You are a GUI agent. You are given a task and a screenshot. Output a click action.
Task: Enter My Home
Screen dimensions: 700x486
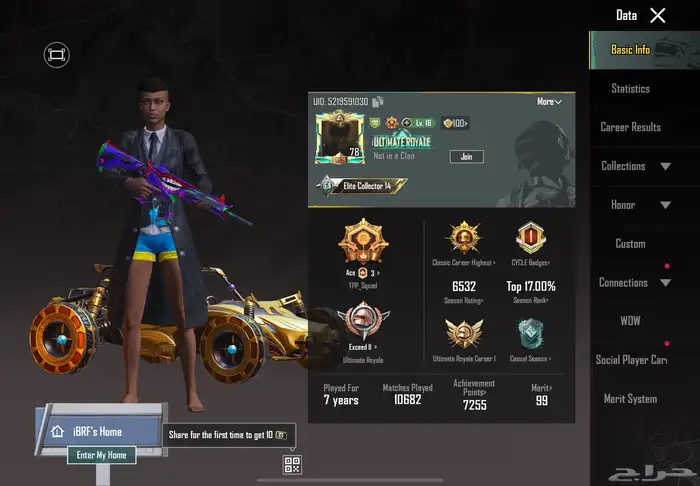(x=101, y=455)
